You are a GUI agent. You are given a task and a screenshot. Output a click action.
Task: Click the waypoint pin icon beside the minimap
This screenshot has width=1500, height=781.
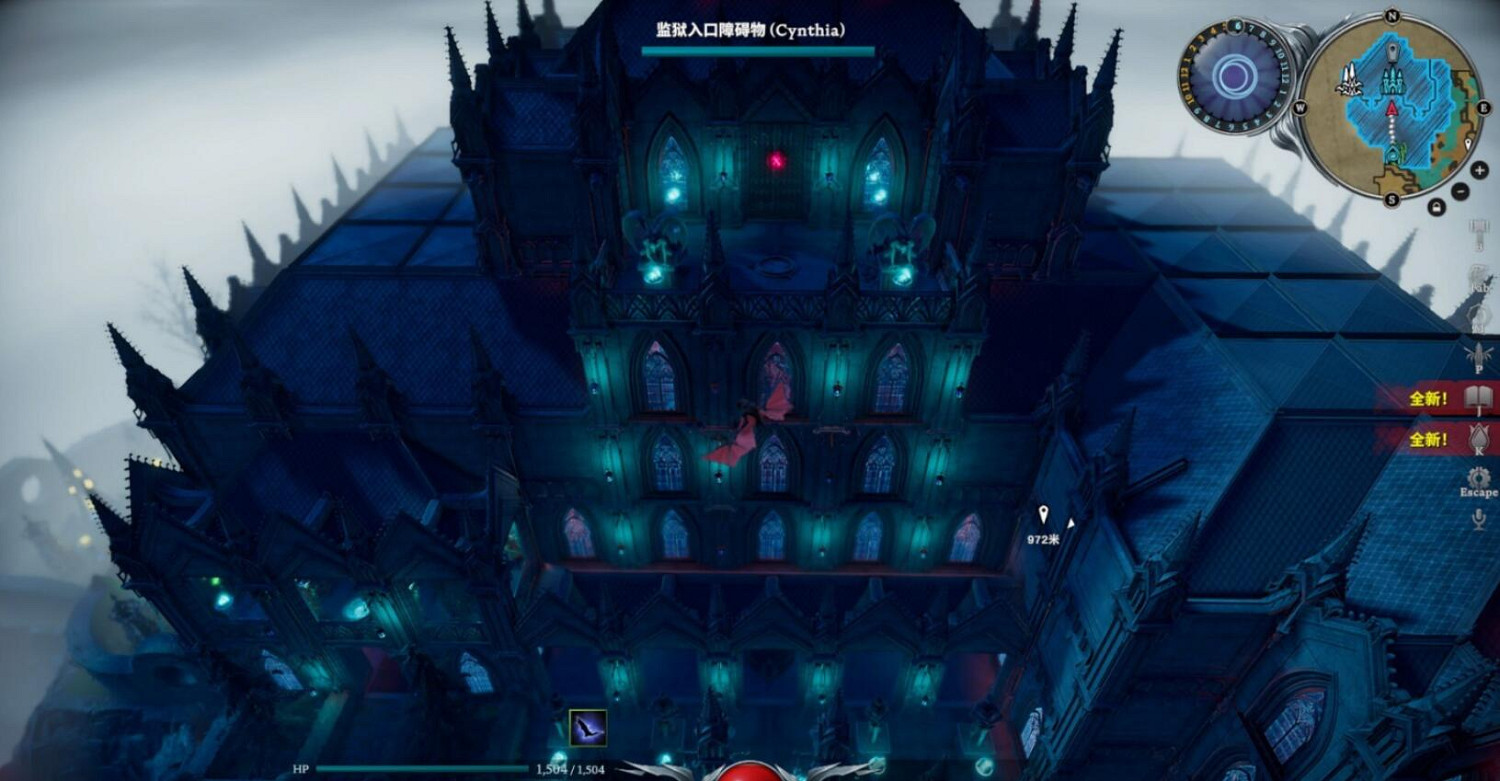click(x=1467, y=145)
